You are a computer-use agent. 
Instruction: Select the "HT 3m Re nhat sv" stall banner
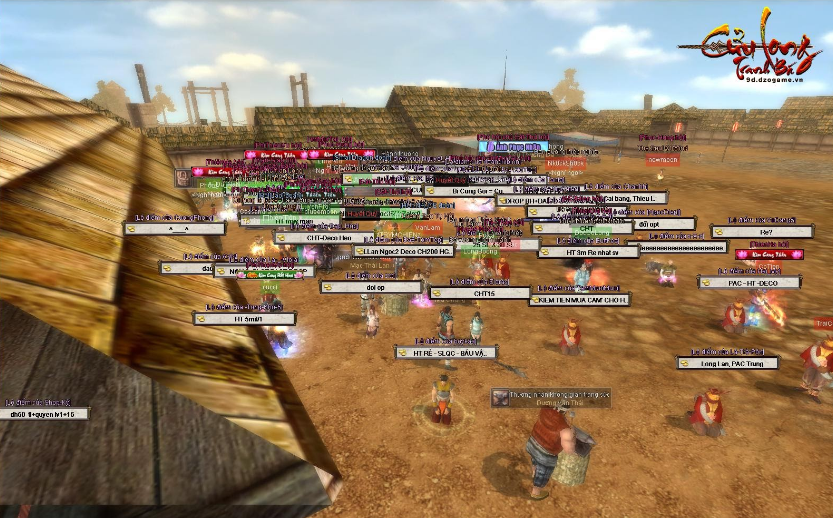[x=588, y=252]
